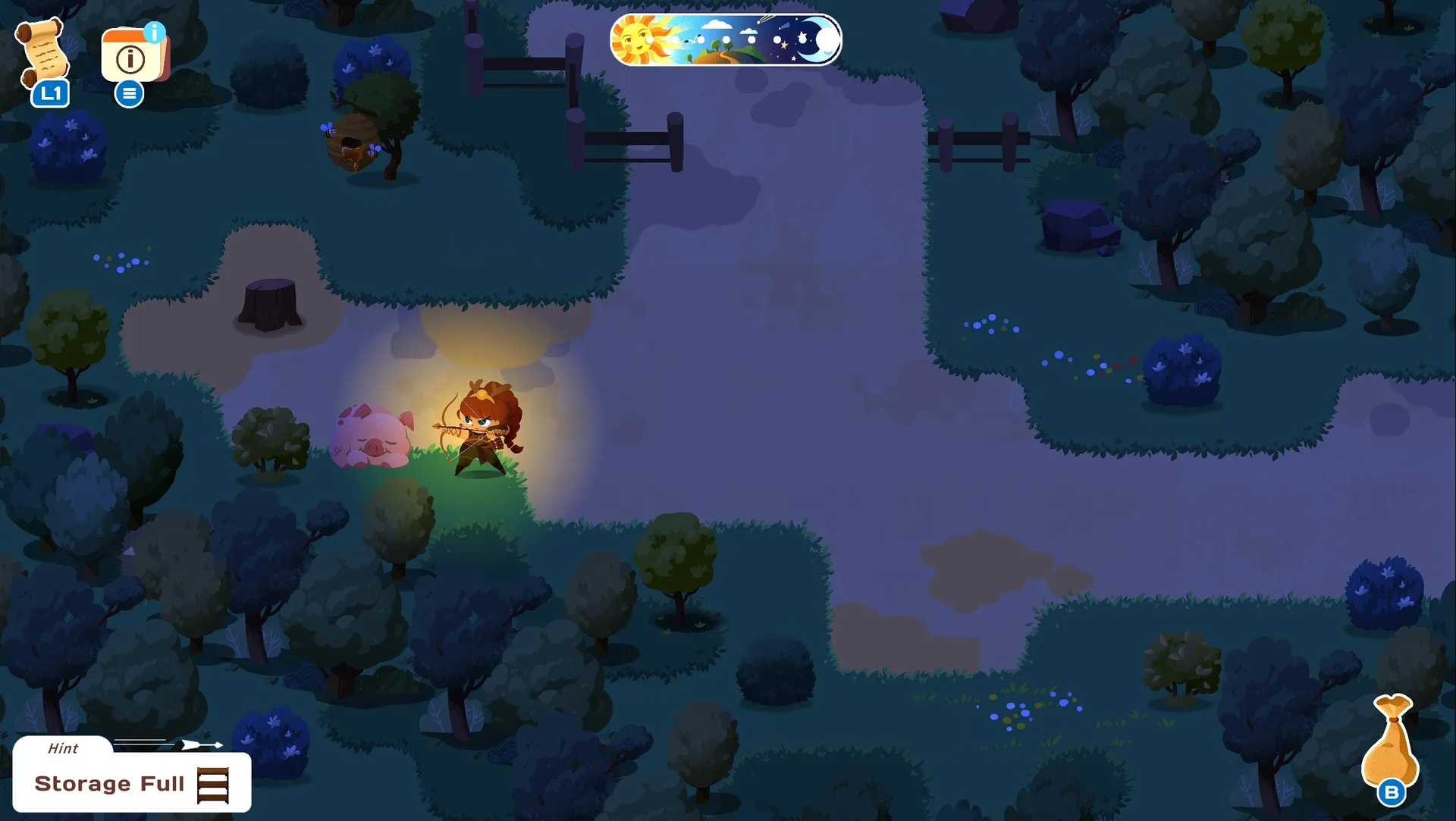Viewport: 1456px width, 821px height.
Task: Open the quest scroll
Action: (x=44, y=53)
